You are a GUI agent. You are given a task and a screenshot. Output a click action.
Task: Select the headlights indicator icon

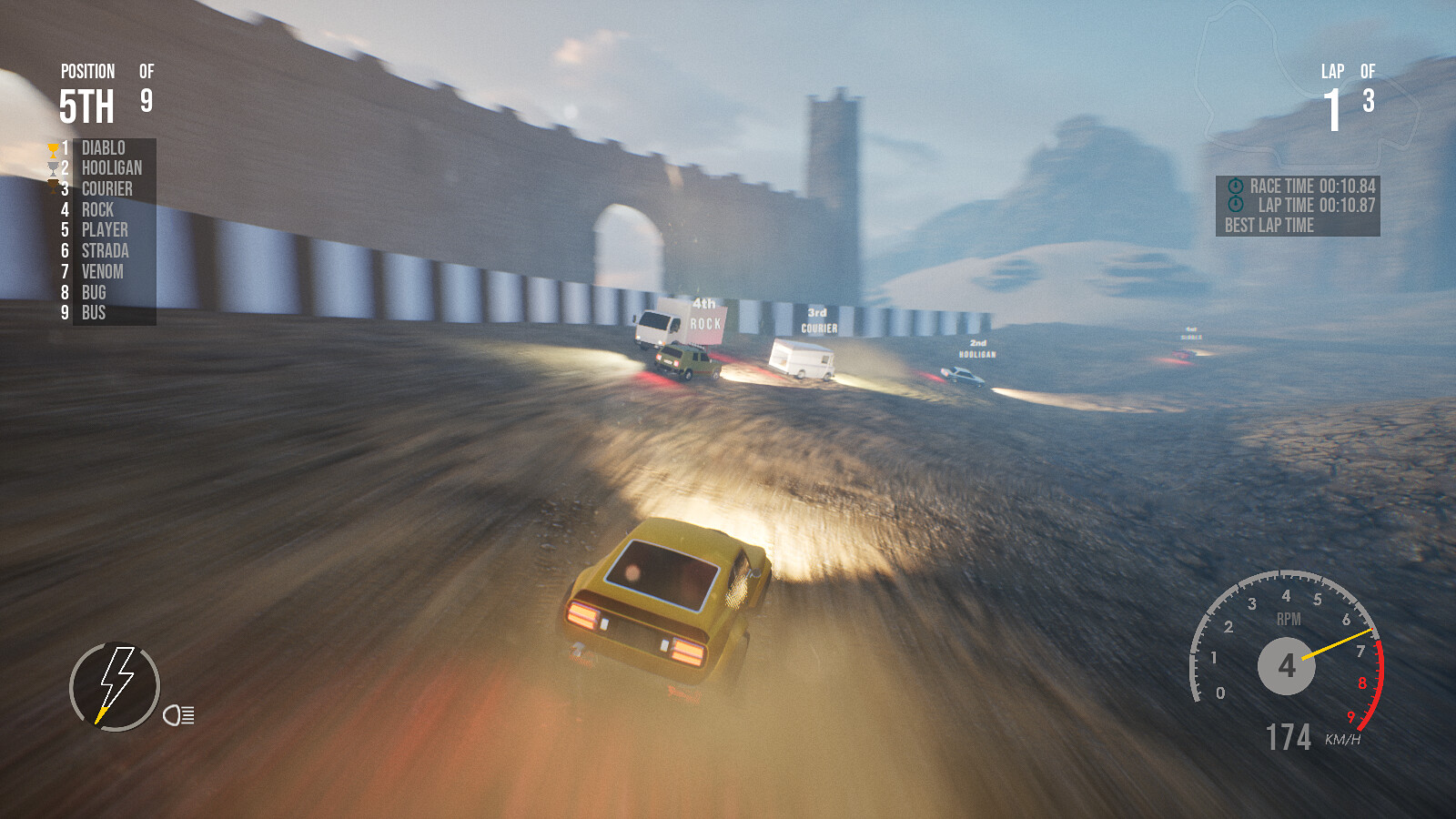click(x=178, y=716)
